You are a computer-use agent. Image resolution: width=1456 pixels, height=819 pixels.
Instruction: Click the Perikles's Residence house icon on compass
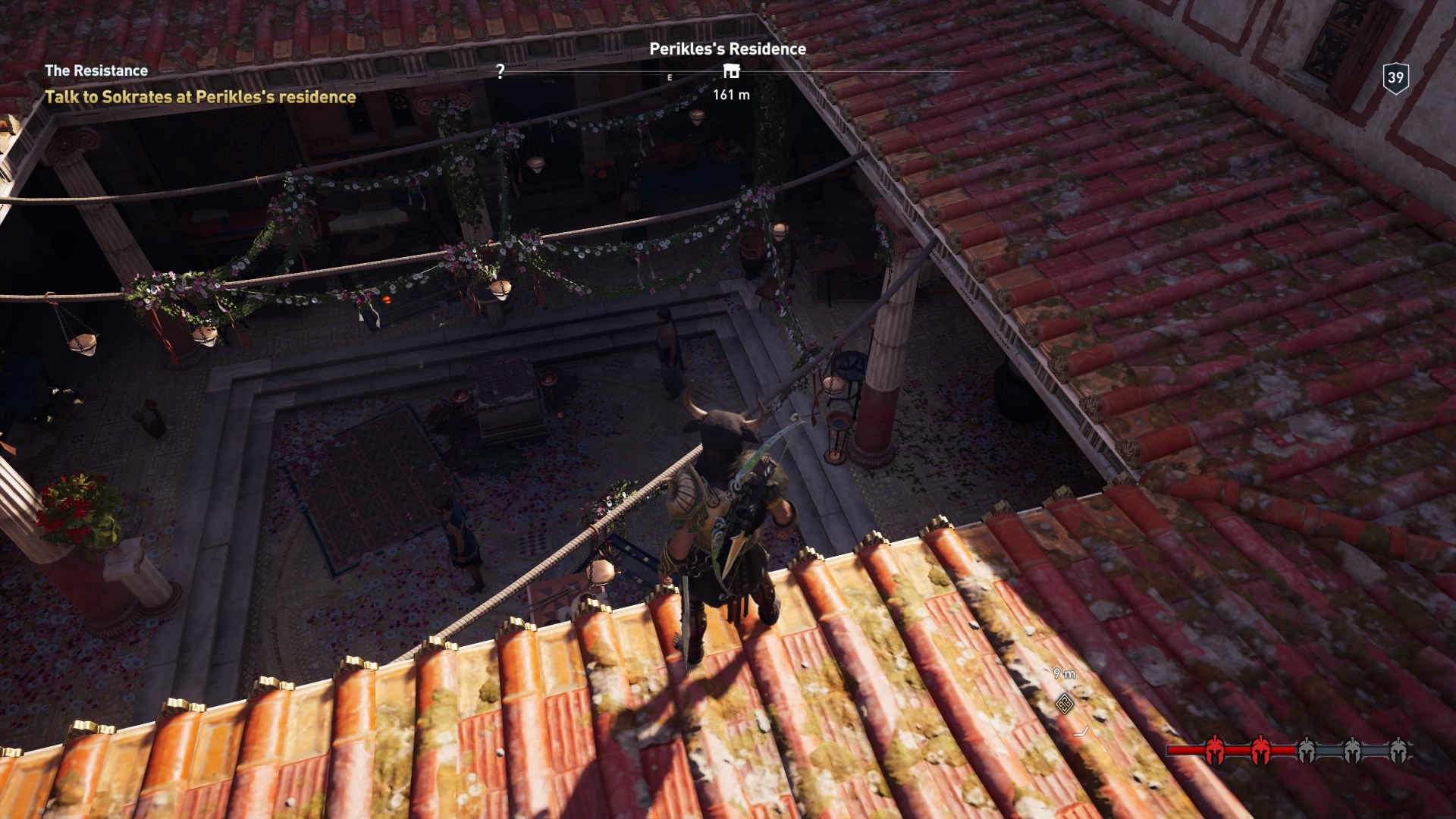pos(730,71)
